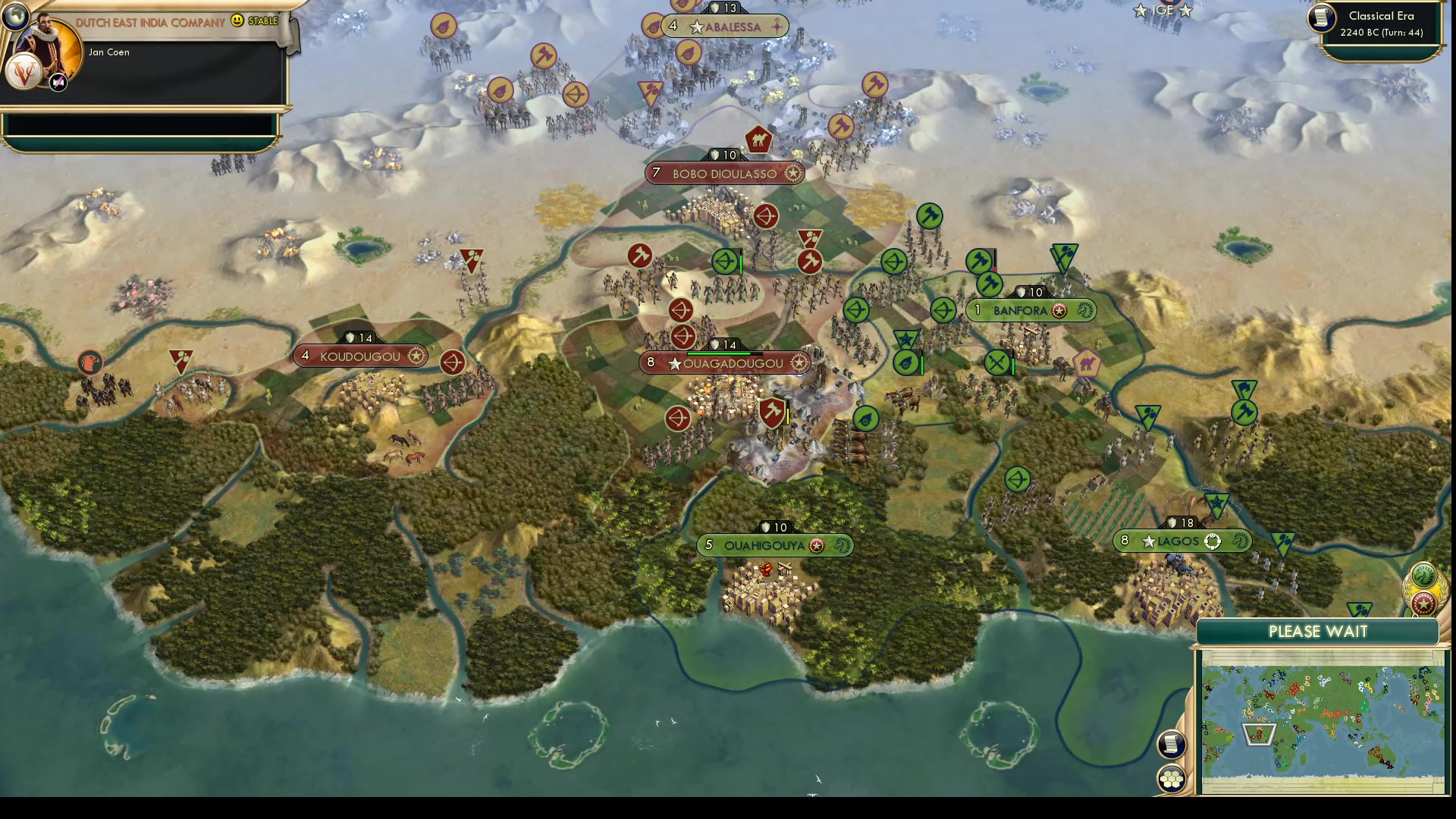This screenshot has height=819, width=1456.
Task: Click the happiness smiley next to STABLE
Action: tap(237, 21)
